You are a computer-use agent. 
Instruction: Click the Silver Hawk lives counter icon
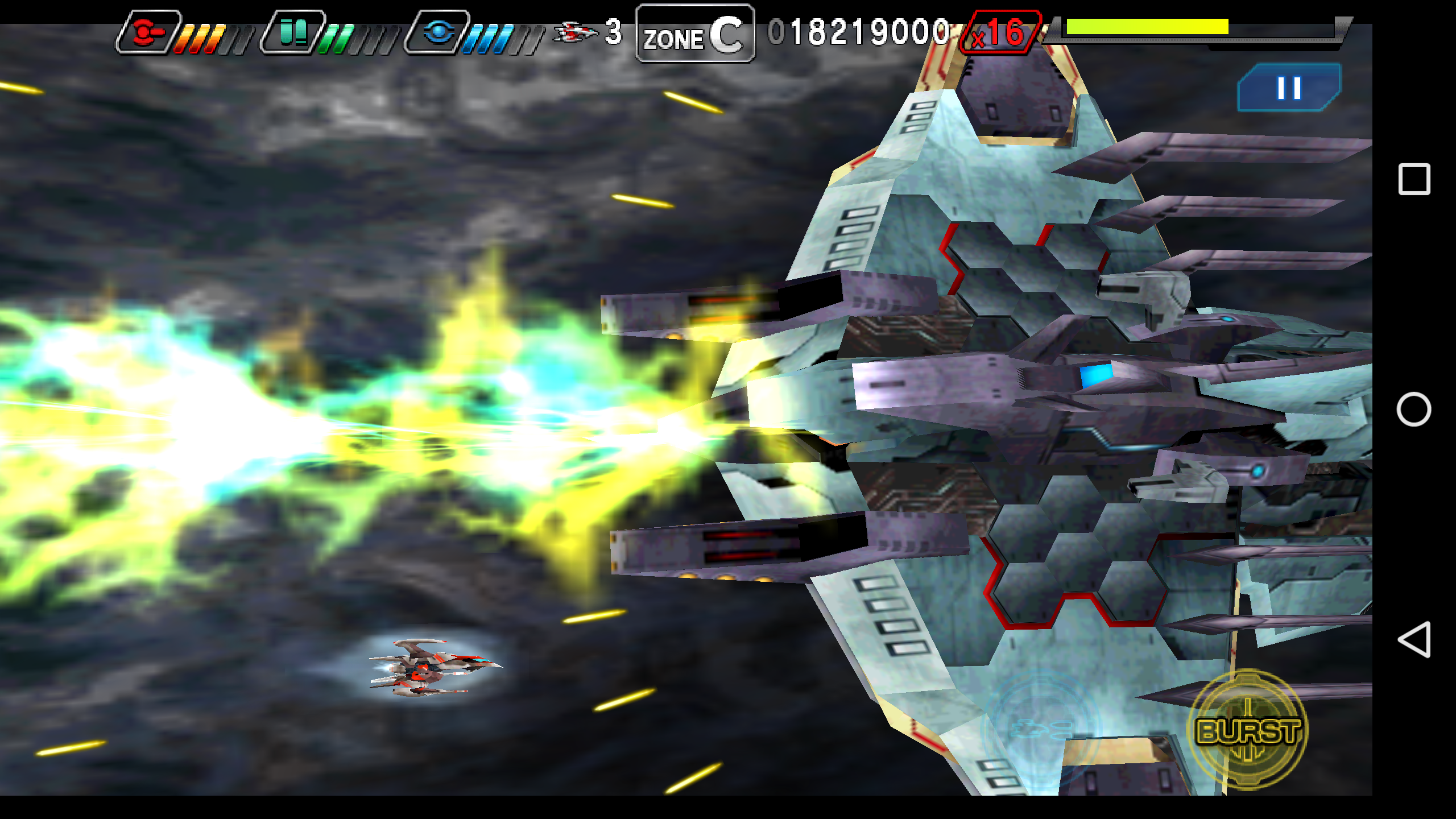tap(574, 33)
